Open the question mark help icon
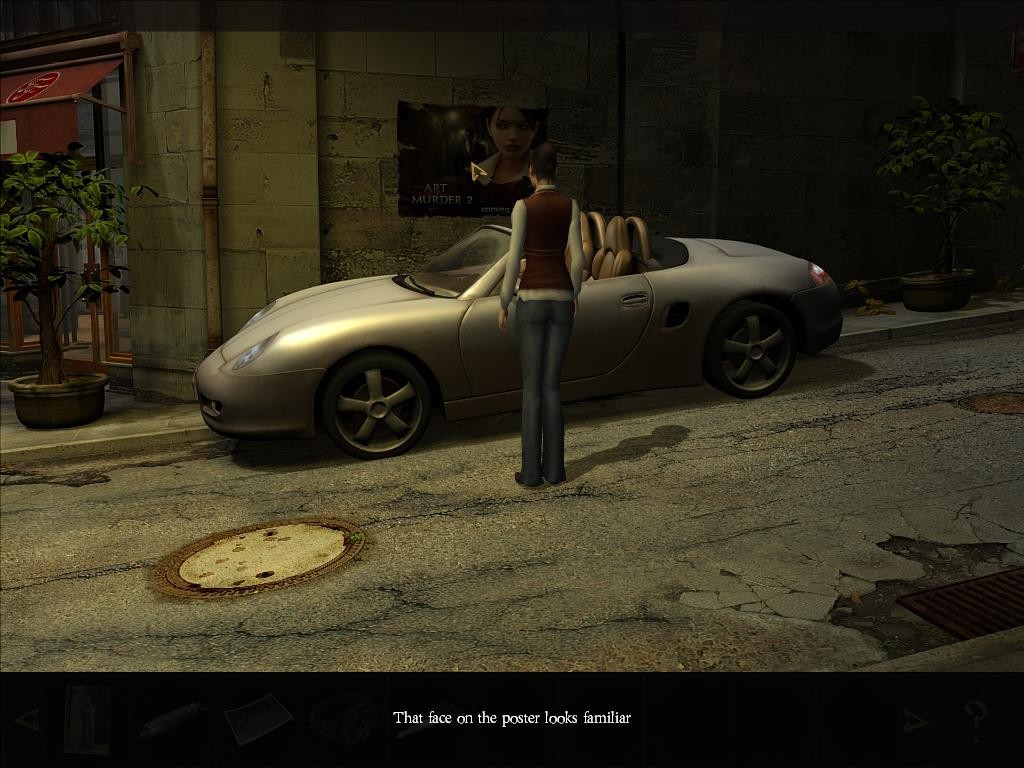 pyautogui.click(x=975, y=719)
